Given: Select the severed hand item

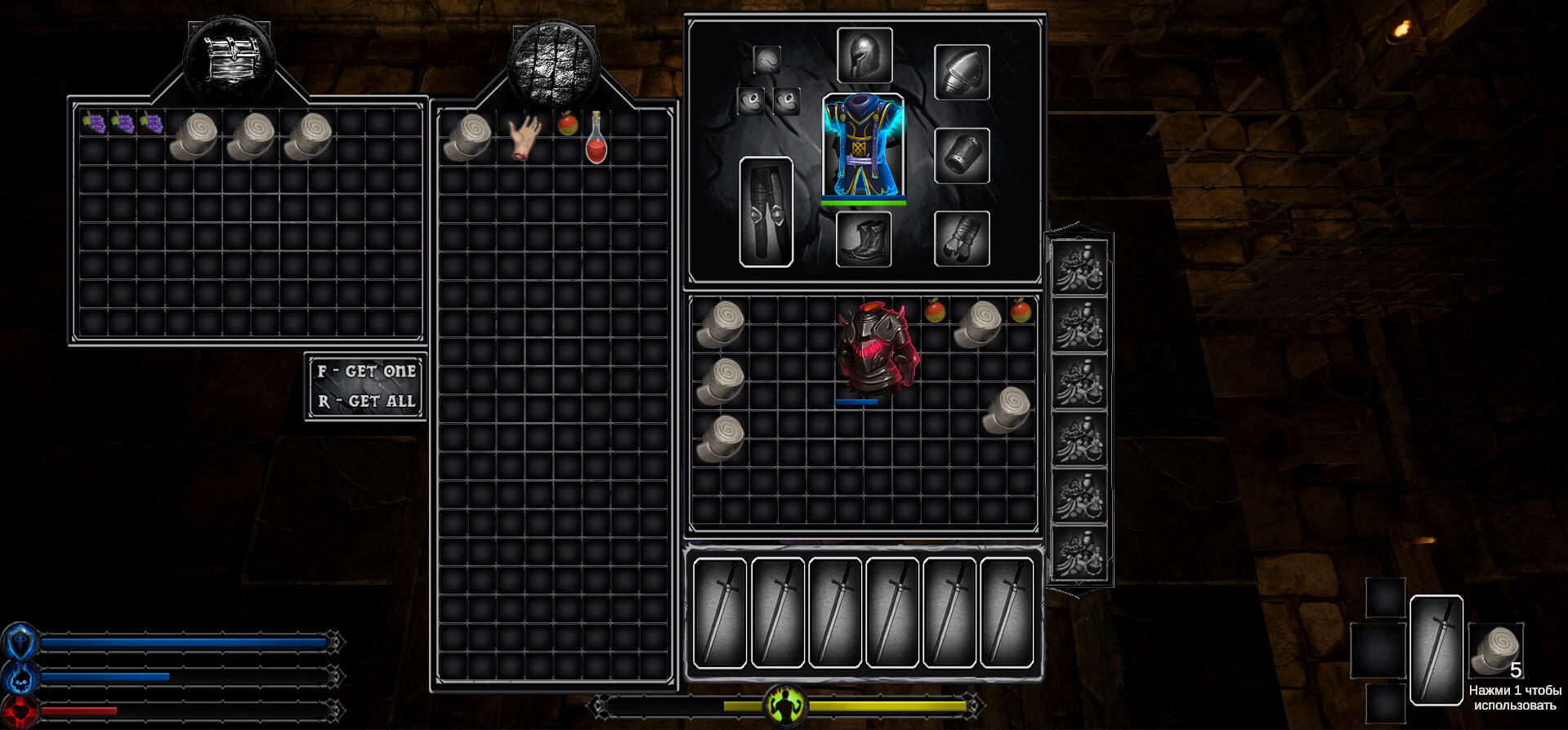Looking at the screenshot, I should click(524, 137).
